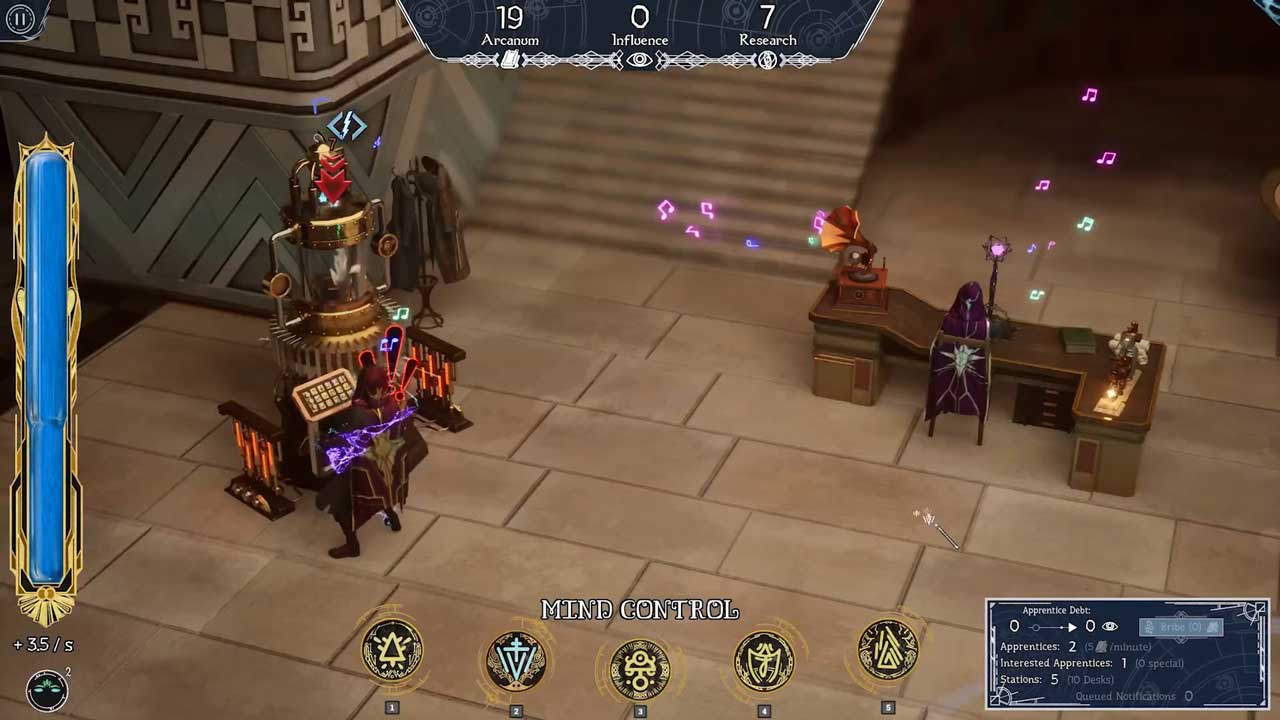Select the Influence eye icon
The image size is (1280, 720).
tap(640, 60)
